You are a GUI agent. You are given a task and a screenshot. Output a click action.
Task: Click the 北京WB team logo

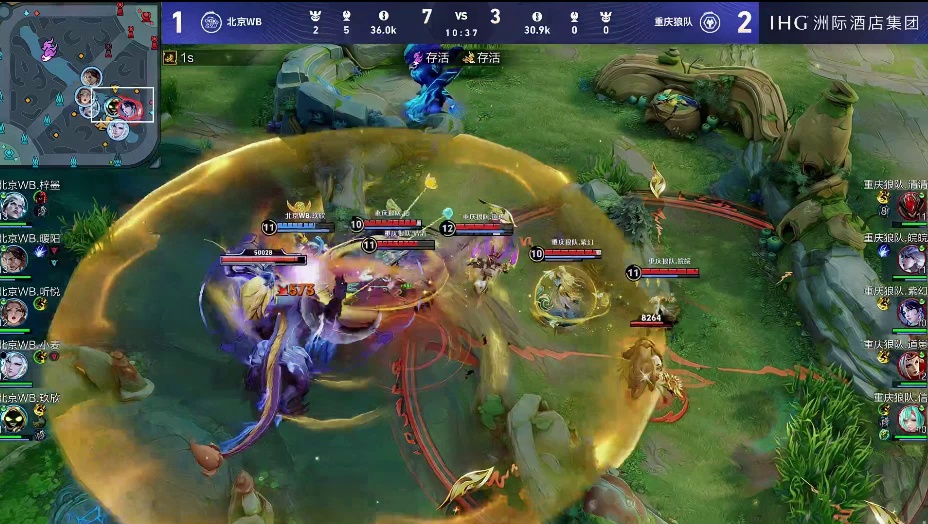(211, 22)
